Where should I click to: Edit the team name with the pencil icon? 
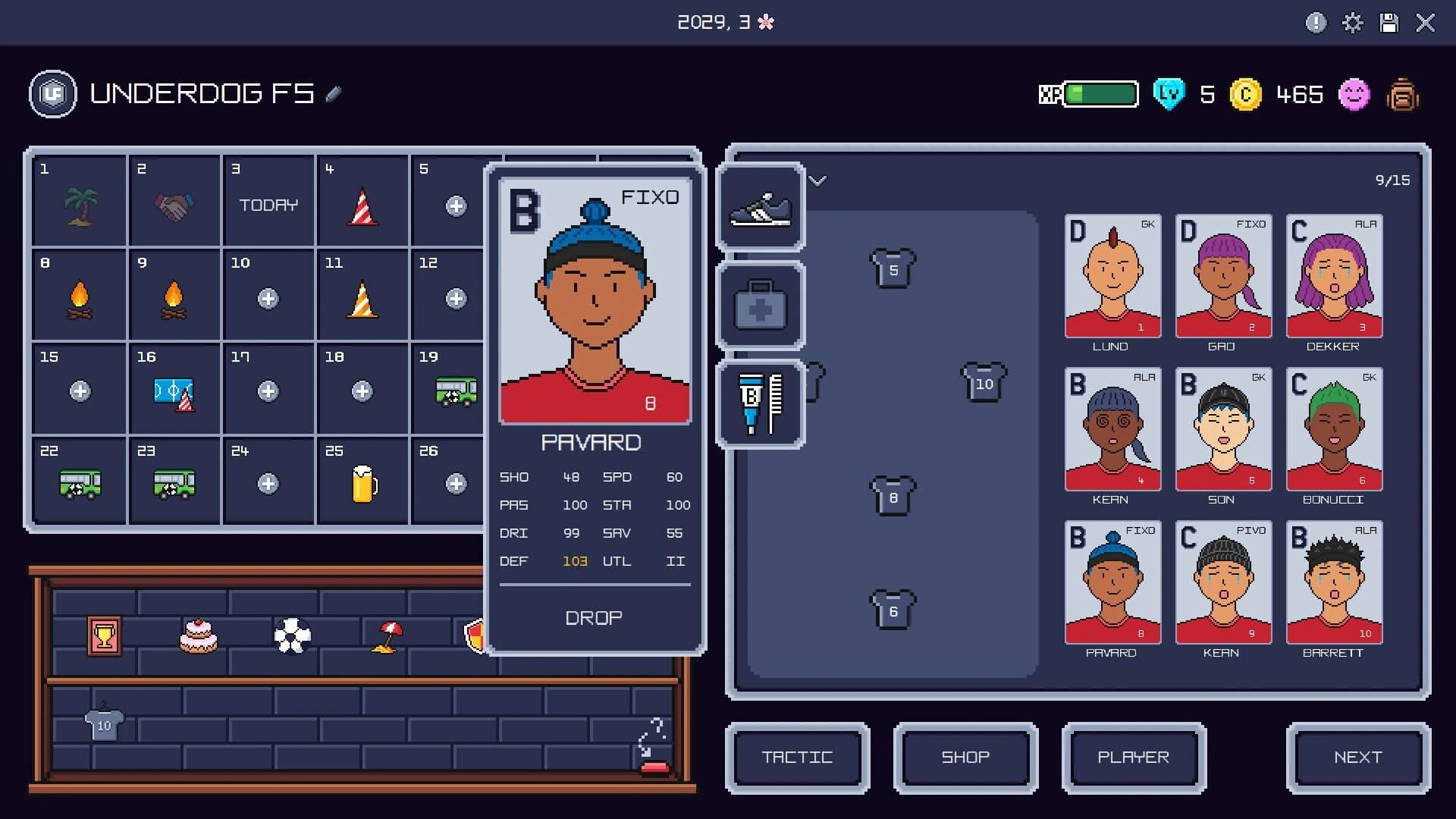pos(331,94)
